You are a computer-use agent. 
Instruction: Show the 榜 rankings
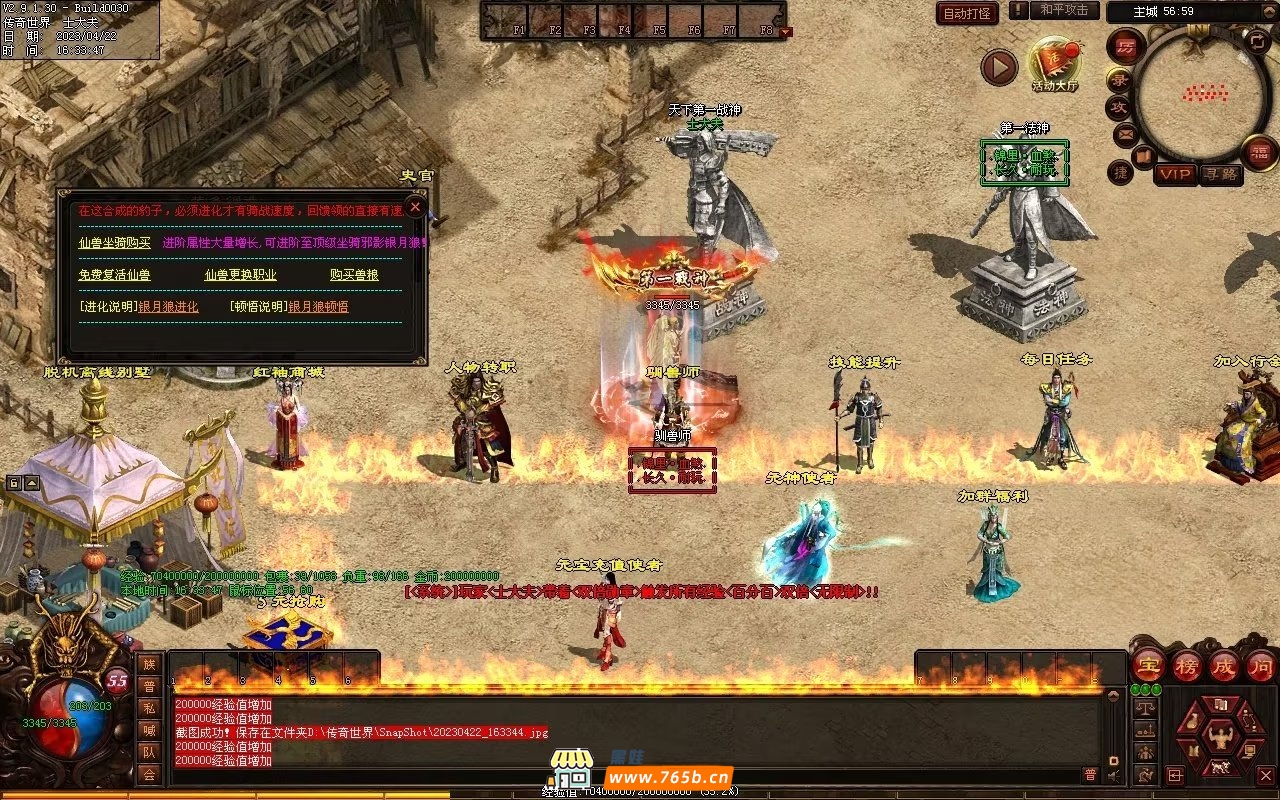pos(1187,666)
